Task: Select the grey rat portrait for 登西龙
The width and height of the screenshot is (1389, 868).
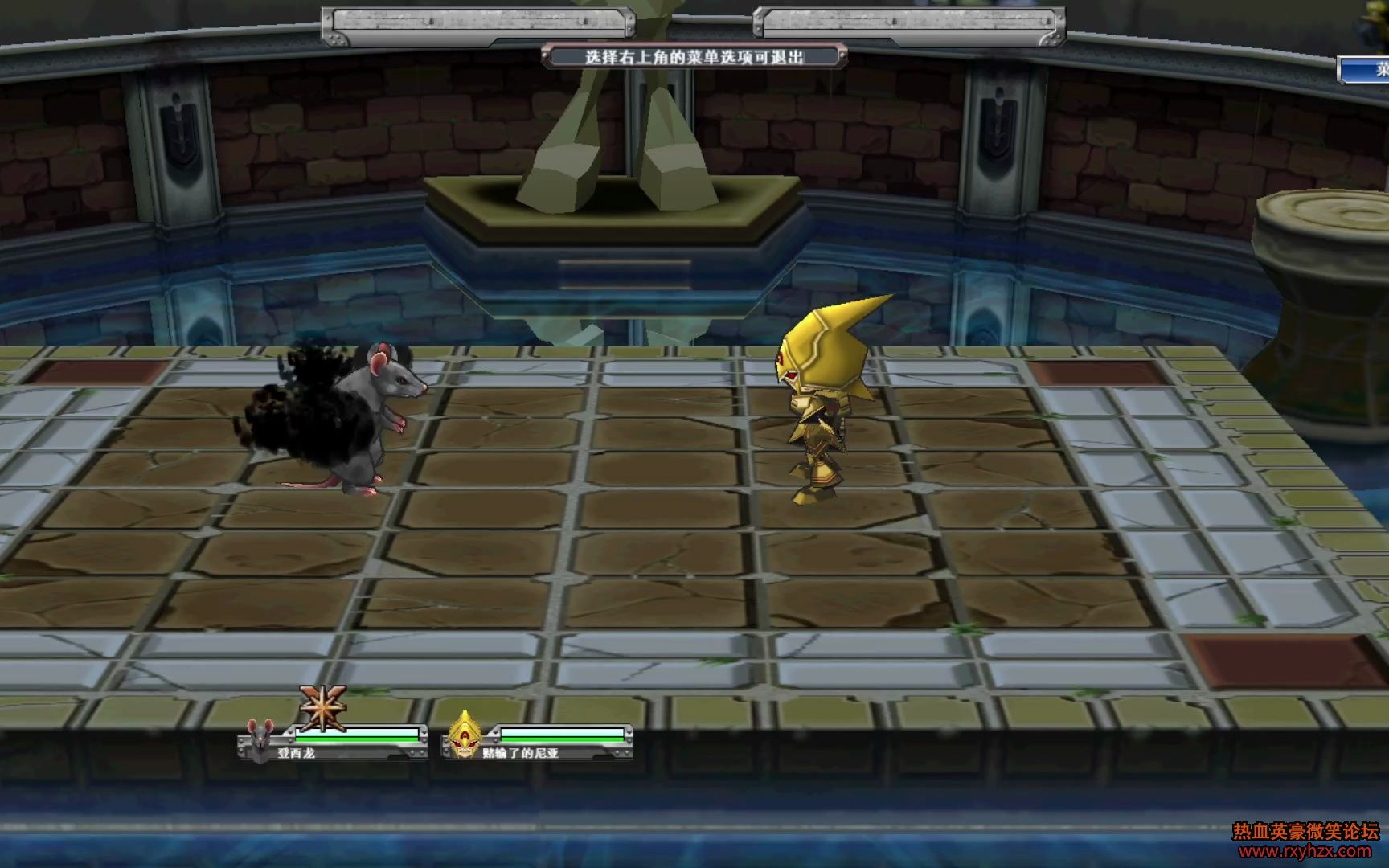Action: click(259, 740)
